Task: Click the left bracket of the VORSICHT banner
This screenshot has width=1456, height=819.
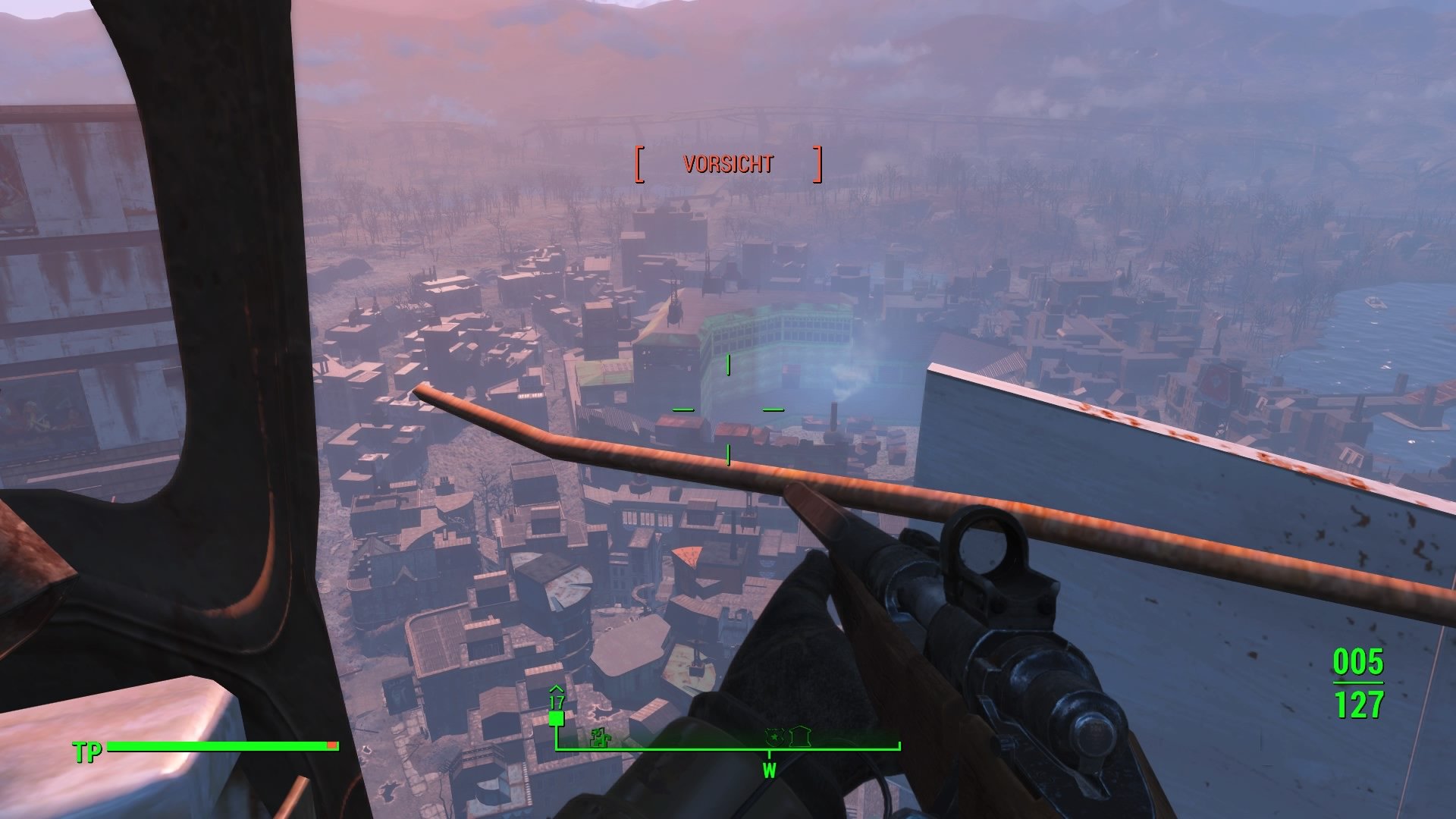Action: coord(639,163)
